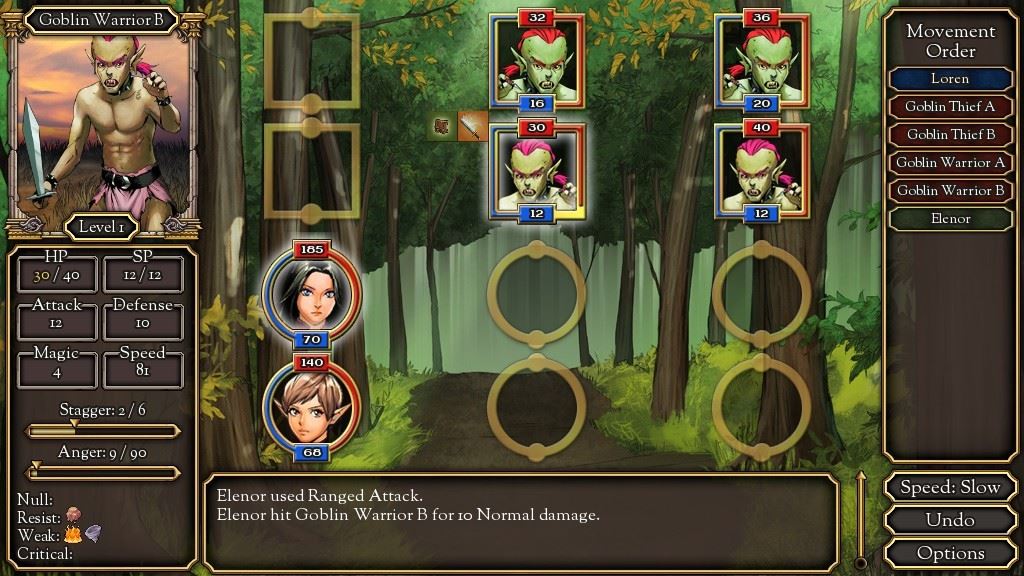The image size is (1024, 576).
Task: Choose Goblin Thief B in Movement Order
Action: pos(949,135)
